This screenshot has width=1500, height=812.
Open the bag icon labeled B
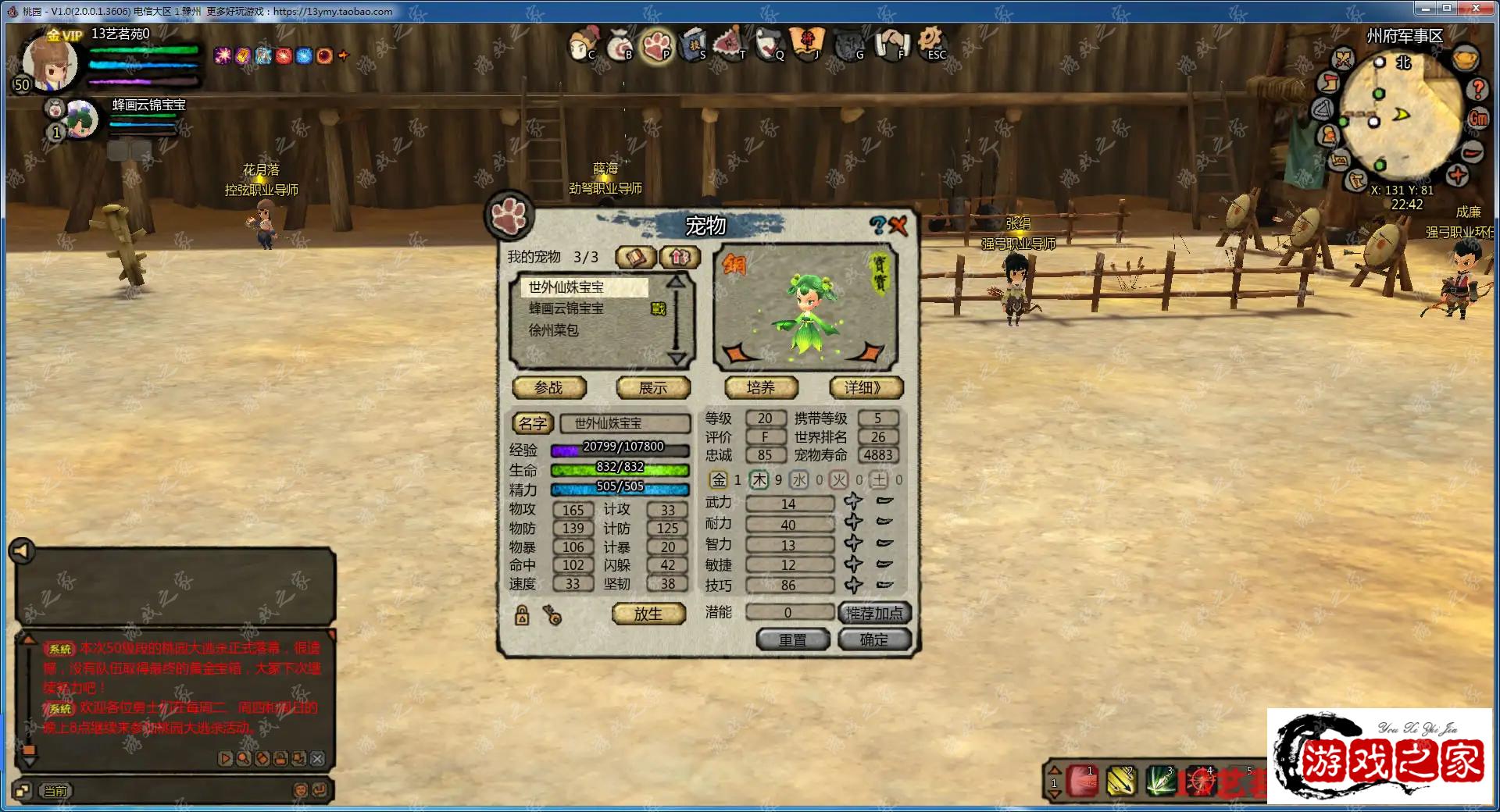[x=620, y=44]
